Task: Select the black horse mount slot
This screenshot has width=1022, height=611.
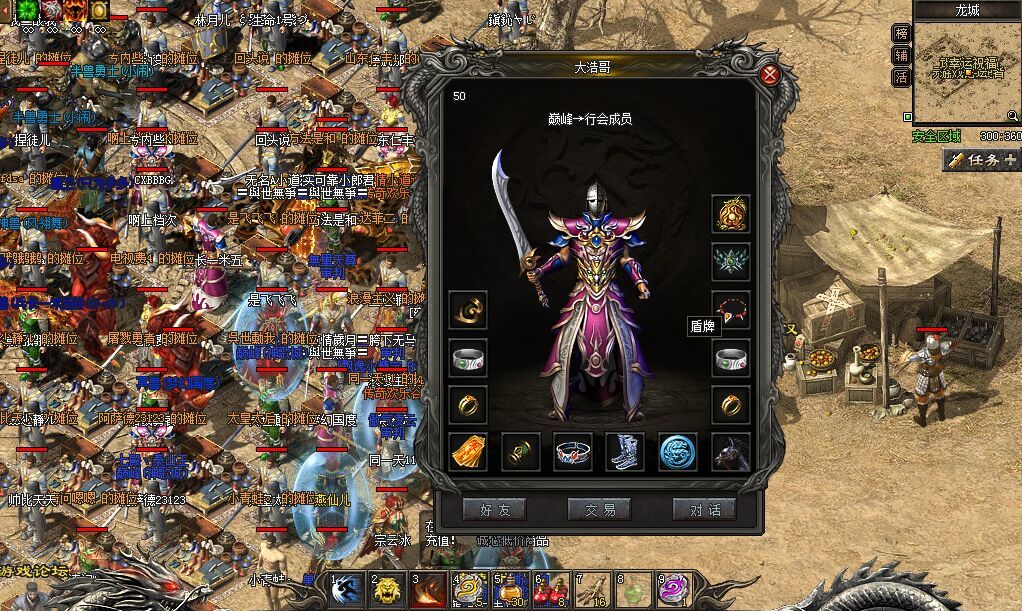Action: [x=731, y=452]
